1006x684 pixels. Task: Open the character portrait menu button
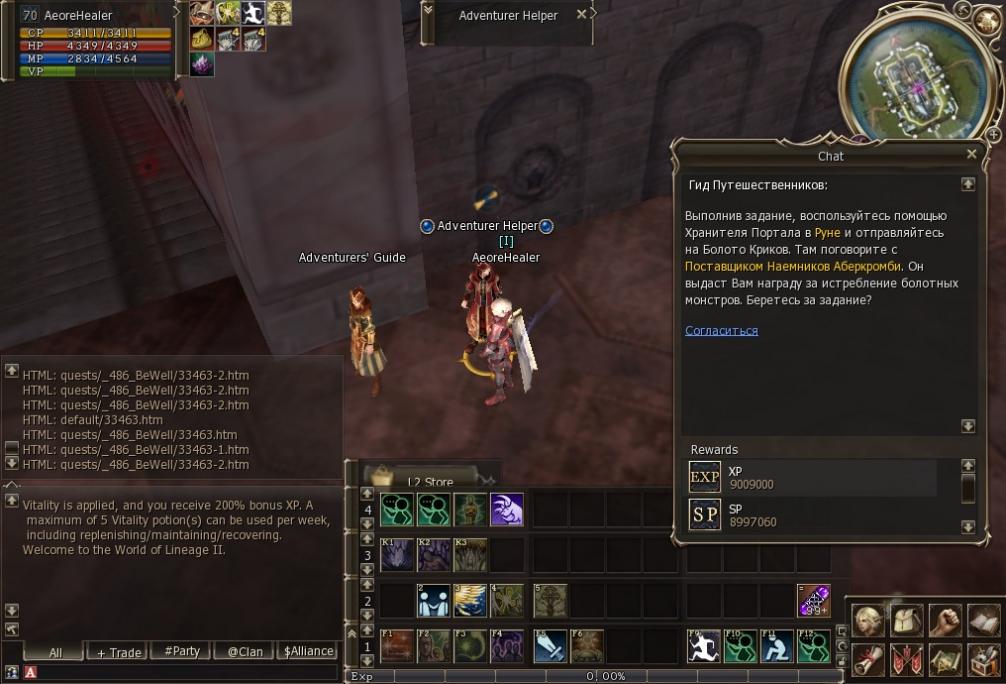(868, 621)
